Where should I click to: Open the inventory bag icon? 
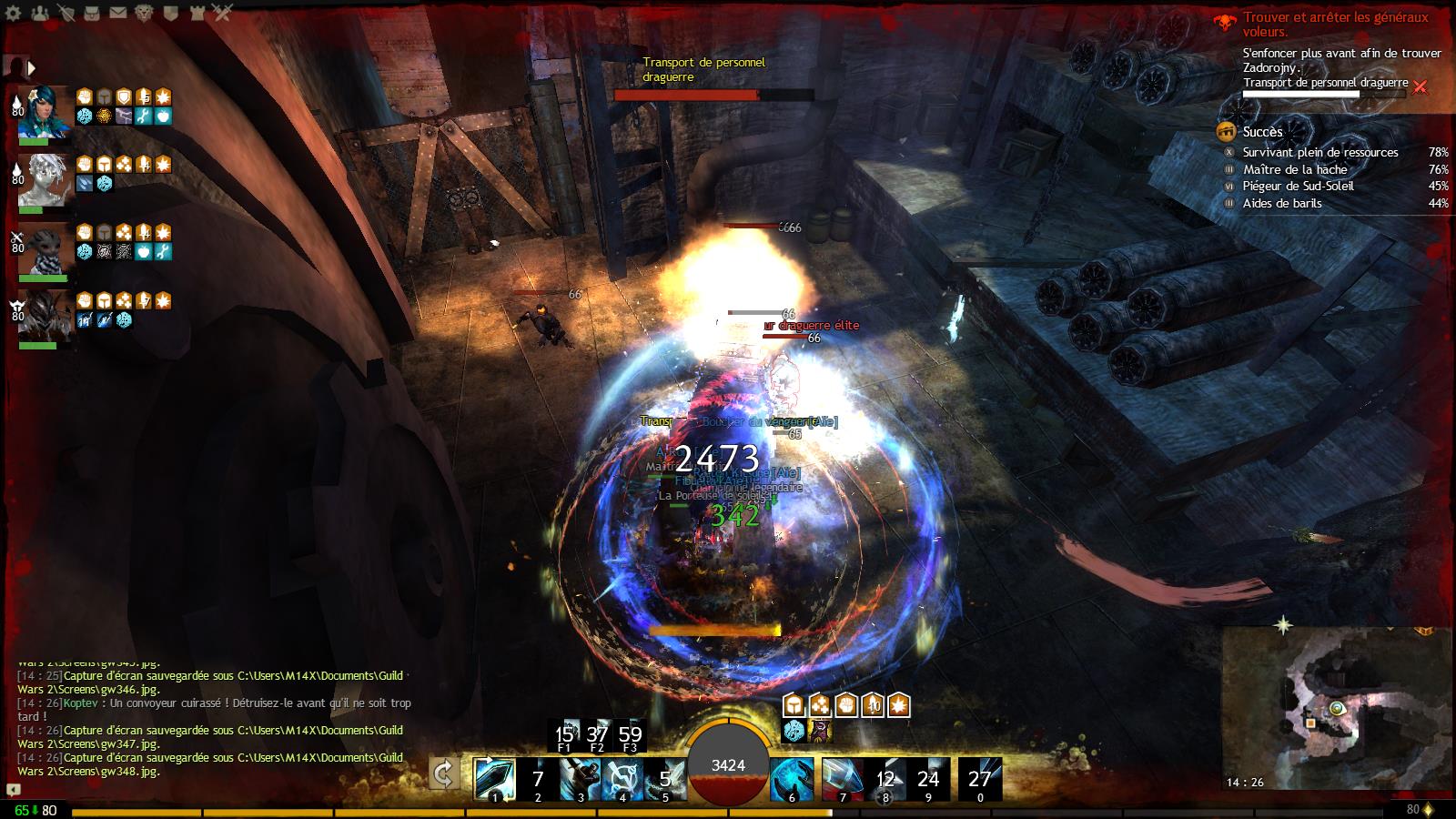coord(92,13)
